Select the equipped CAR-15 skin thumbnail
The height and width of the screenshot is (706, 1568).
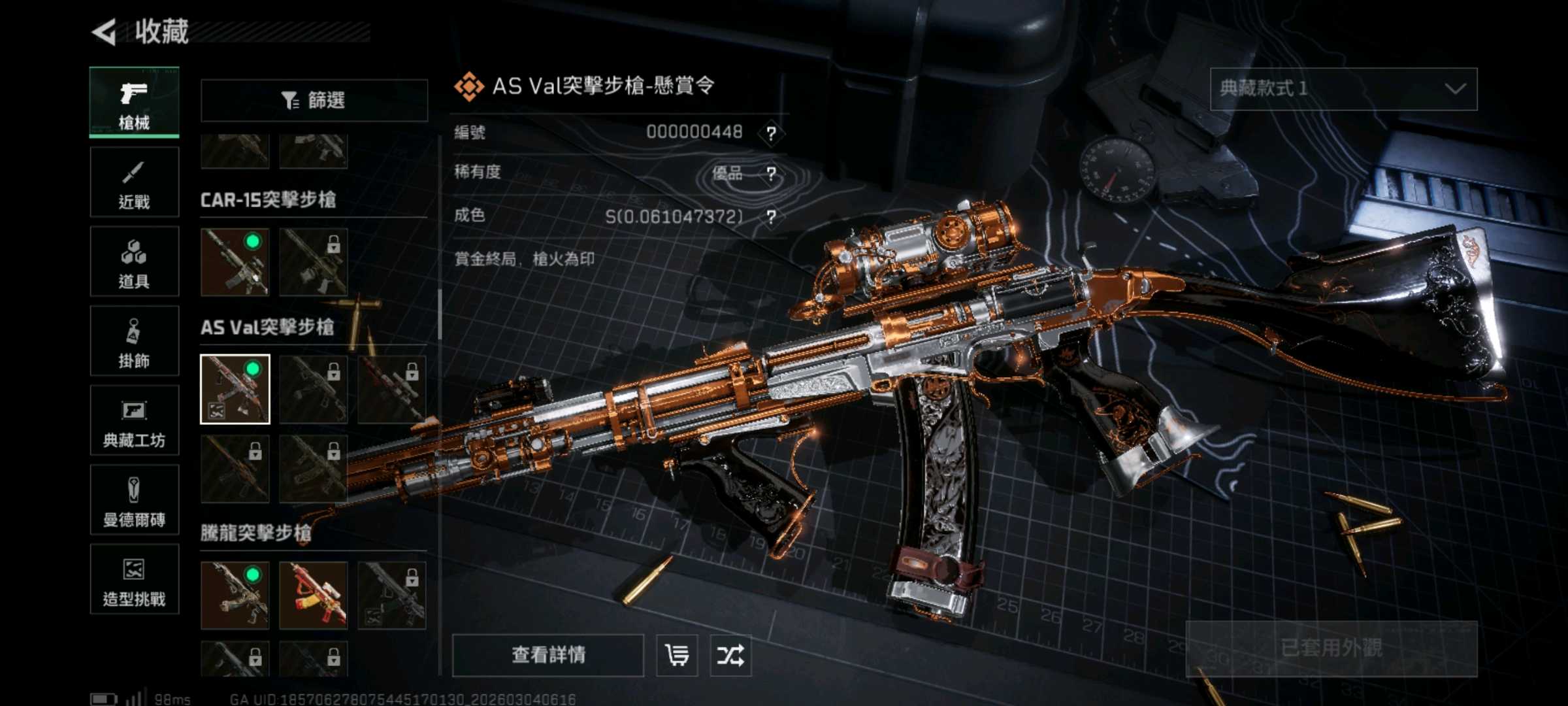pyautogui.click(x=235, y=261)
